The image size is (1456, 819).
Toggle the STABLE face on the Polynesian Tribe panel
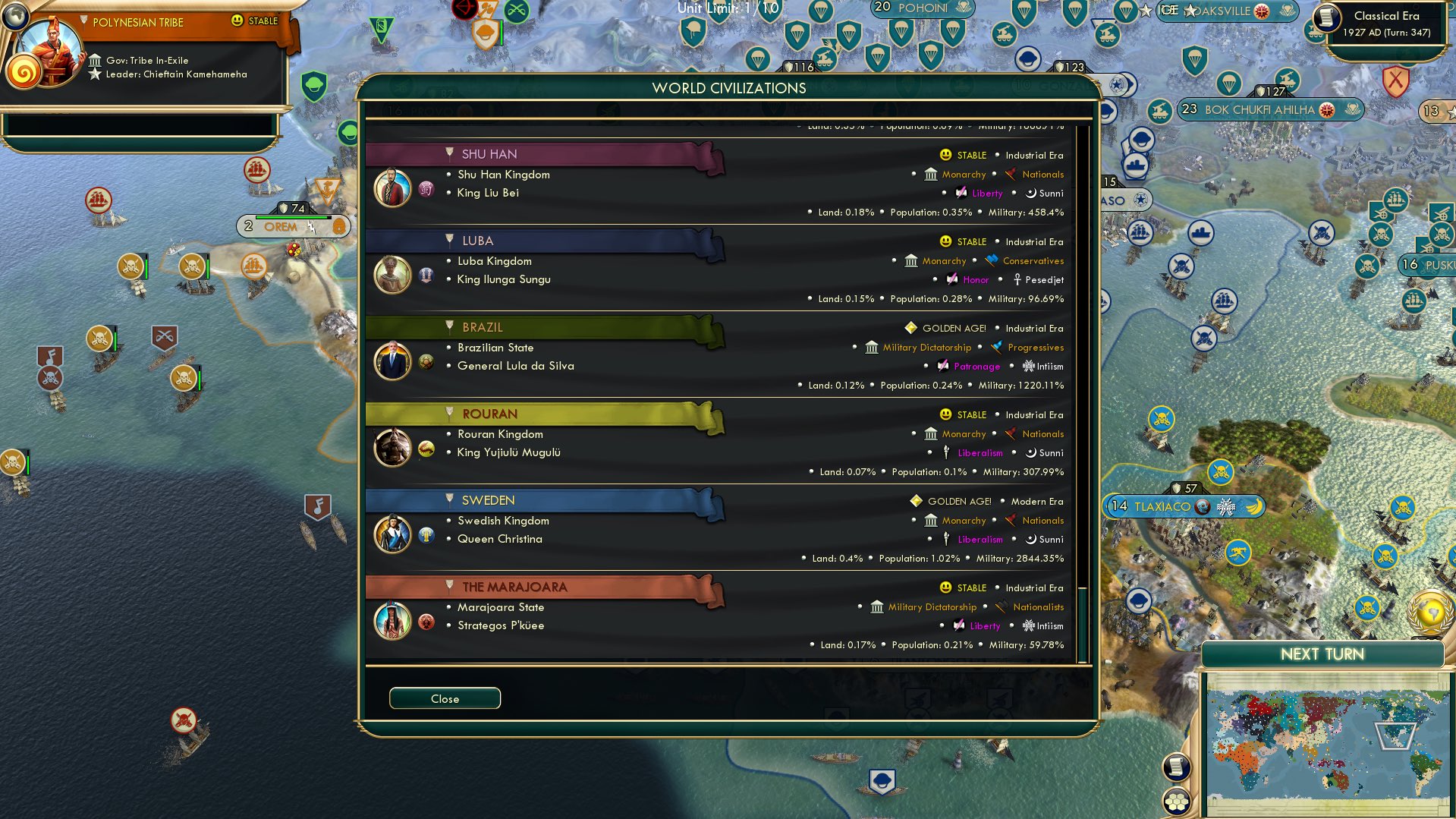pos(237,21)
